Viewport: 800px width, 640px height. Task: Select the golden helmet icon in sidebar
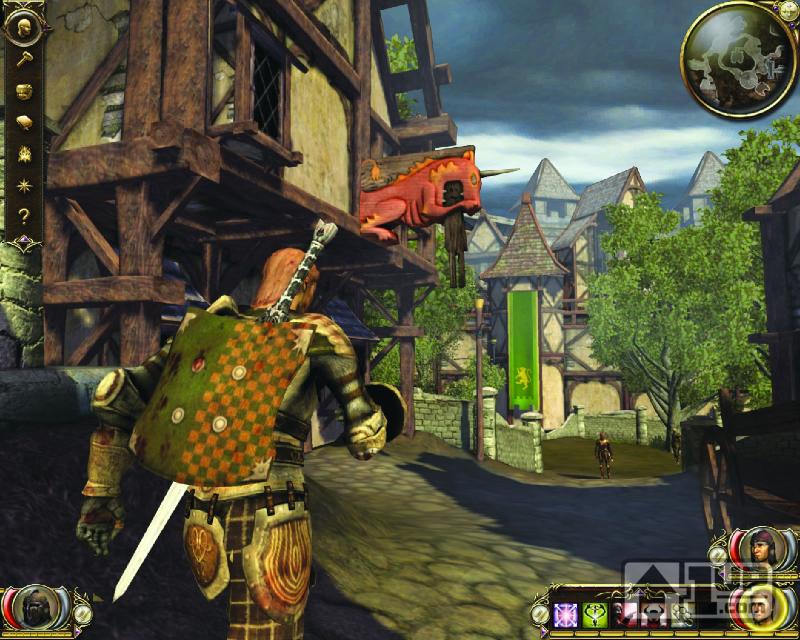[22, 122]
